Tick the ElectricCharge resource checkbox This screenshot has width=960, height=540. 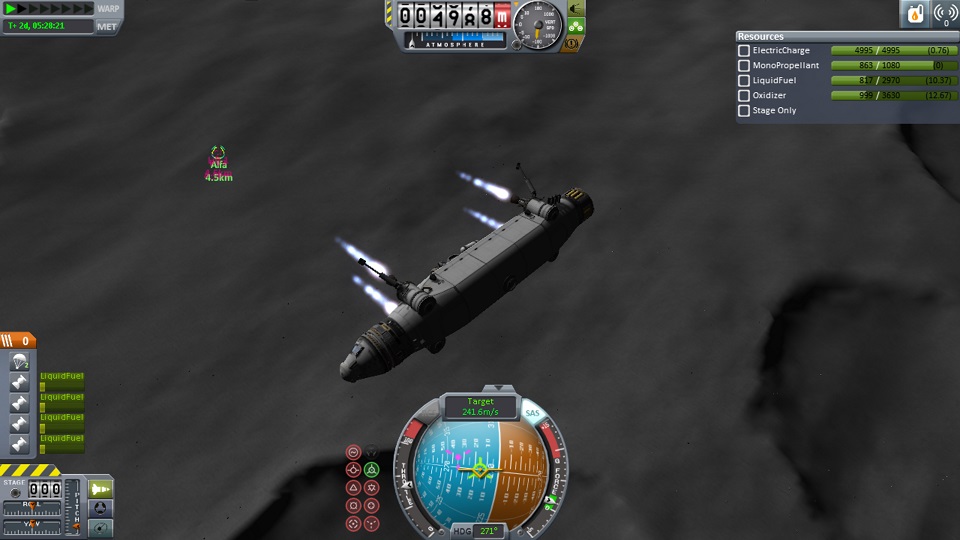(744, 51)
